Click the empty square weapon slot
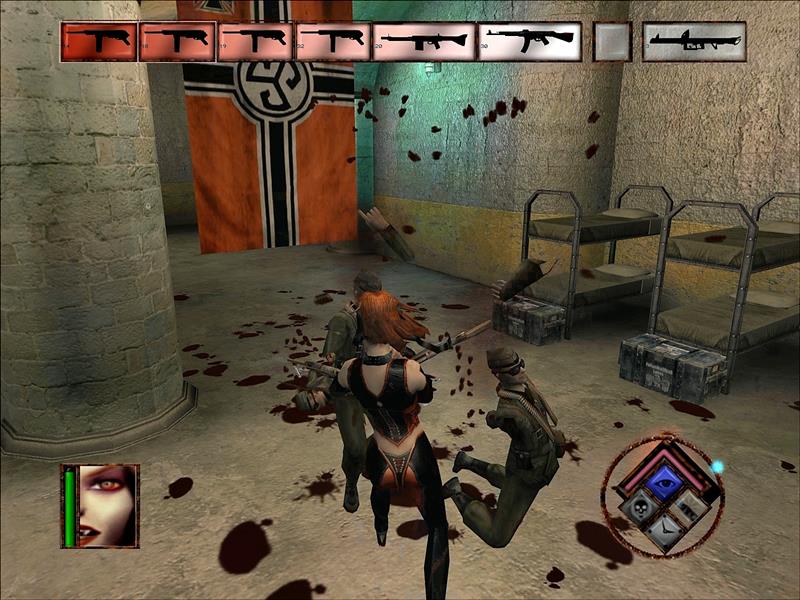The image size is (800, 600). pyautogui.click(x=612, y=42)
